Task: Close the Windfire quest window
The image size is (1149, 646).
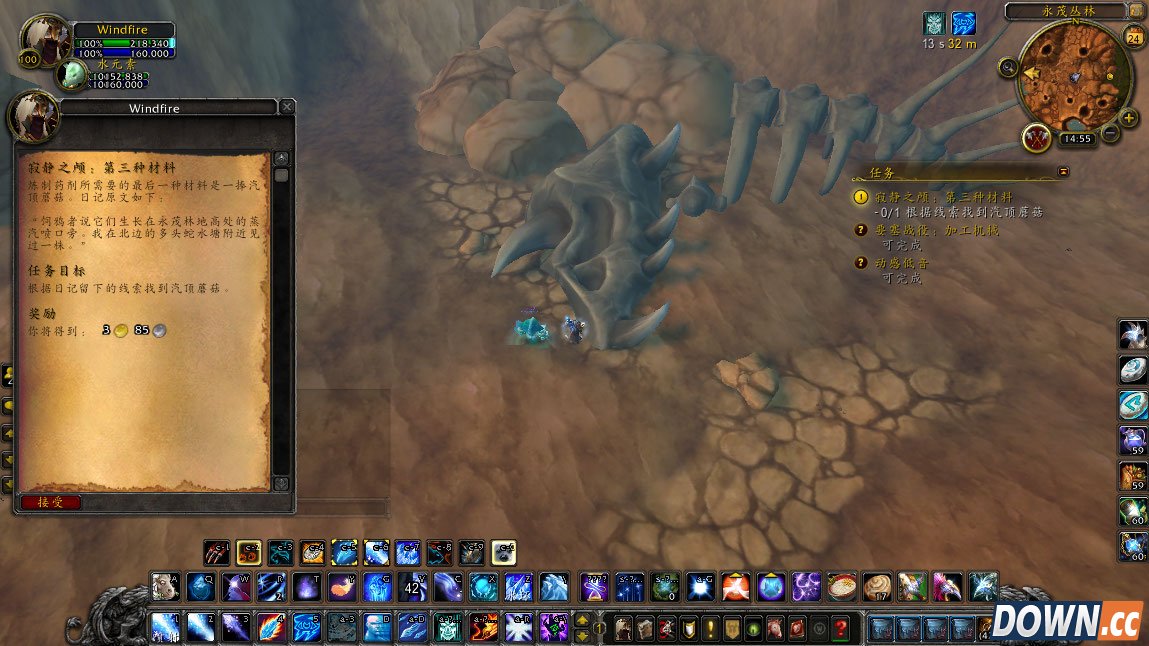Action: (x=287, y=106)
